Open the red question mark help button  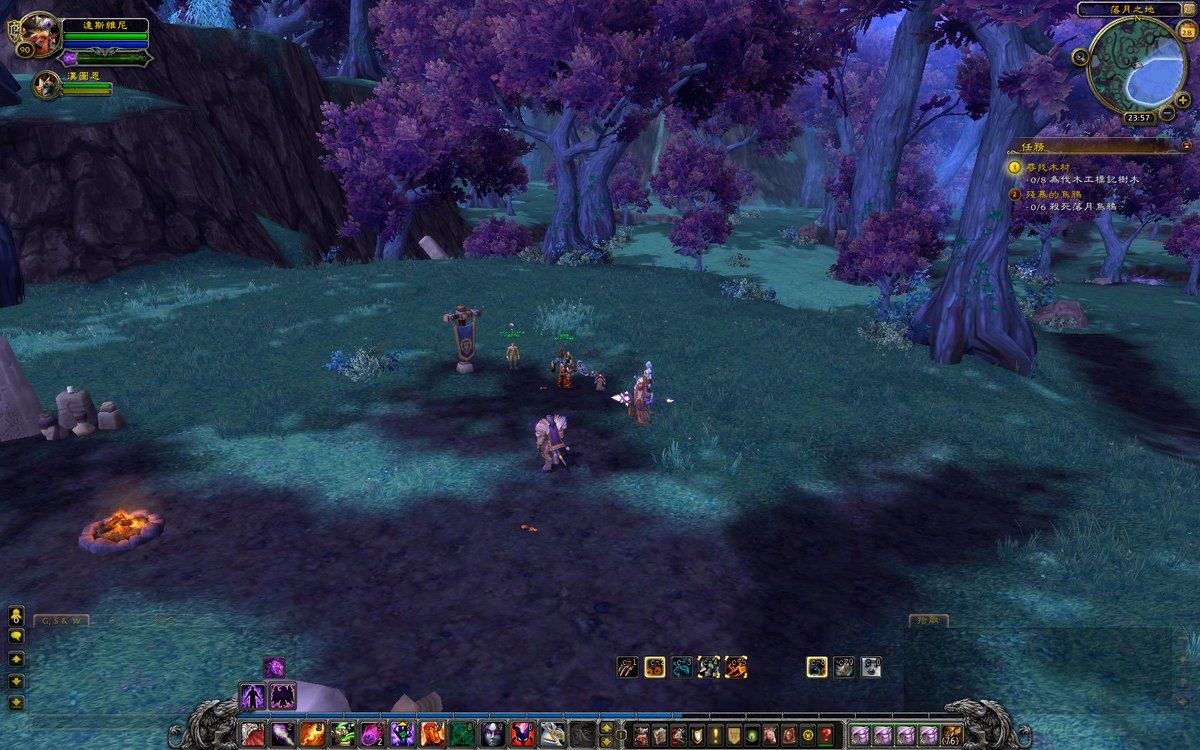coord(825,736)
